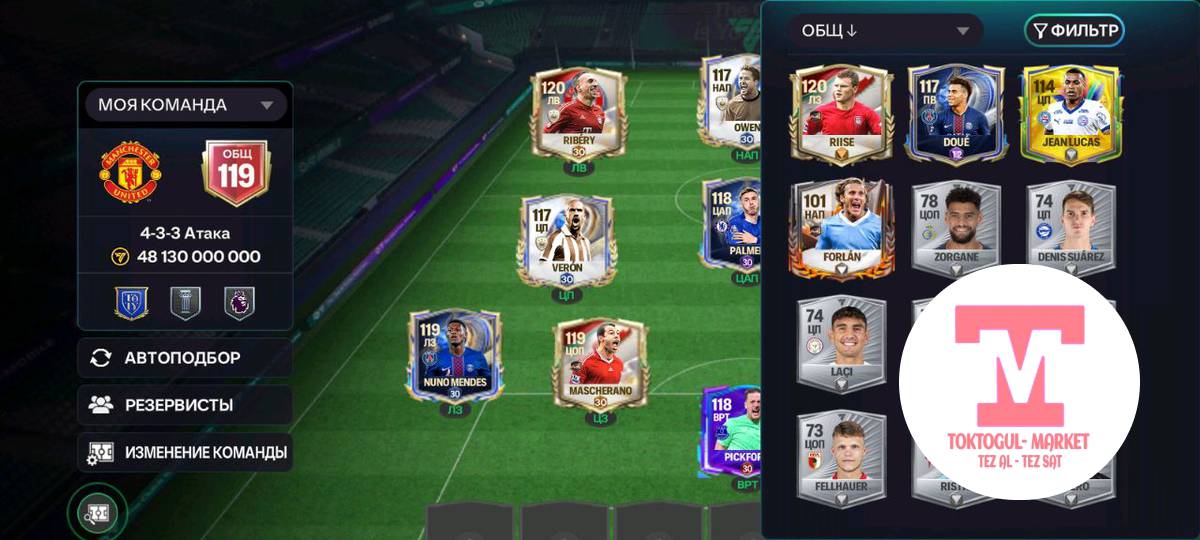This screenshot has width=1200, height=540.
Task: Choose the Verón player card
Action: tap(566, 240)
